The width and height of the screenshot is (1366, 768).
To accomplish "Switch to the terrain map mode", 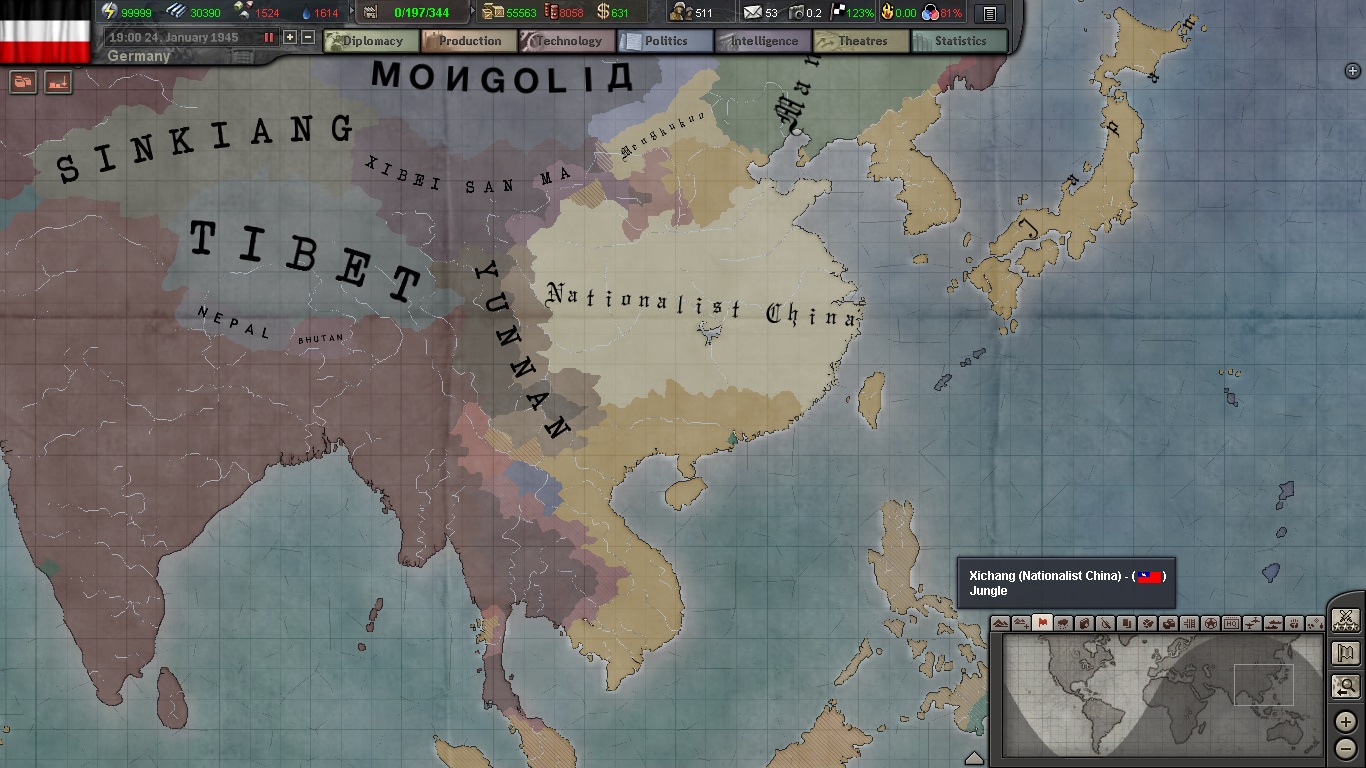I will (998, 624).
